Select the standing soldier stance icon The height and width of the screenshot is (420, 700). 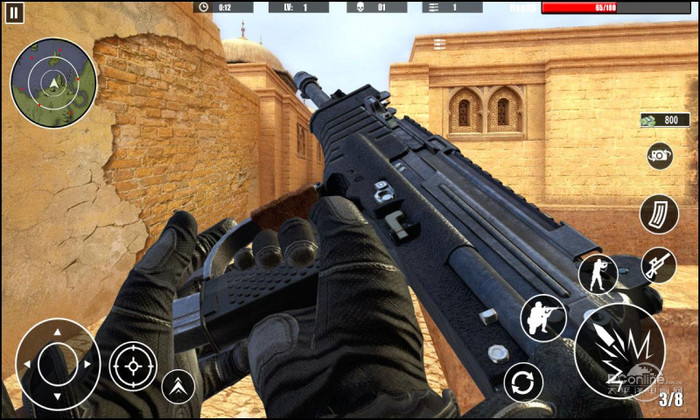pos(598,274)
